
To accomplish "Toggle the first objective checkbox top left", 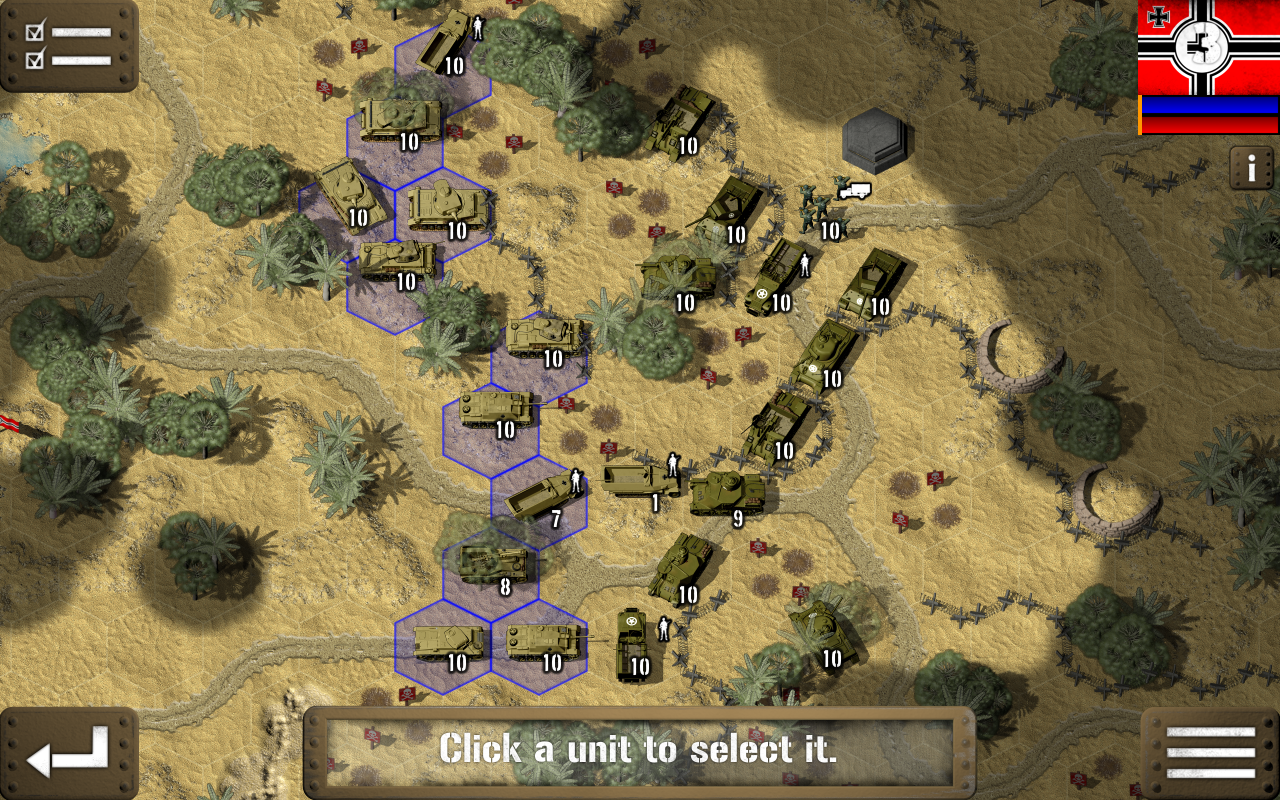I will click(35, 30).
